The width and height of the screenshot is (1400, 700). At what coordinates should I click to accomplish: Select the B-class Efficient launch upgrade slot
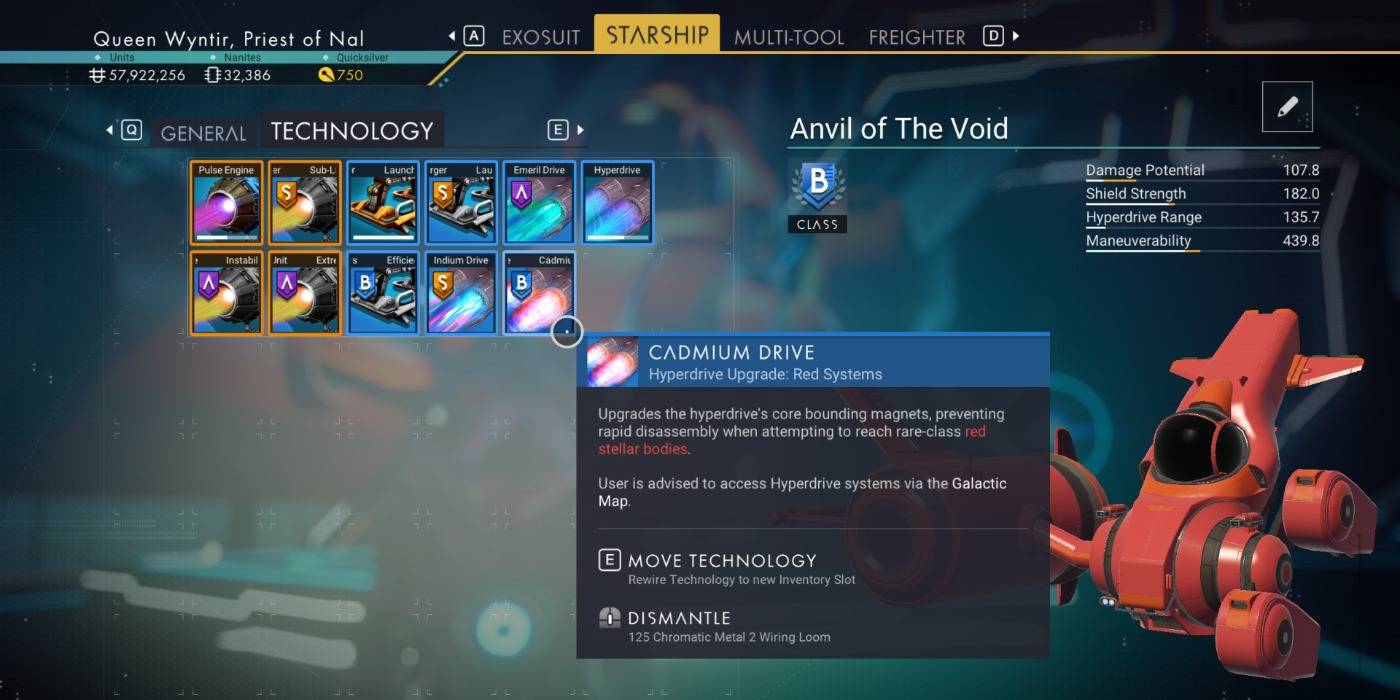[x=383, y=293]
